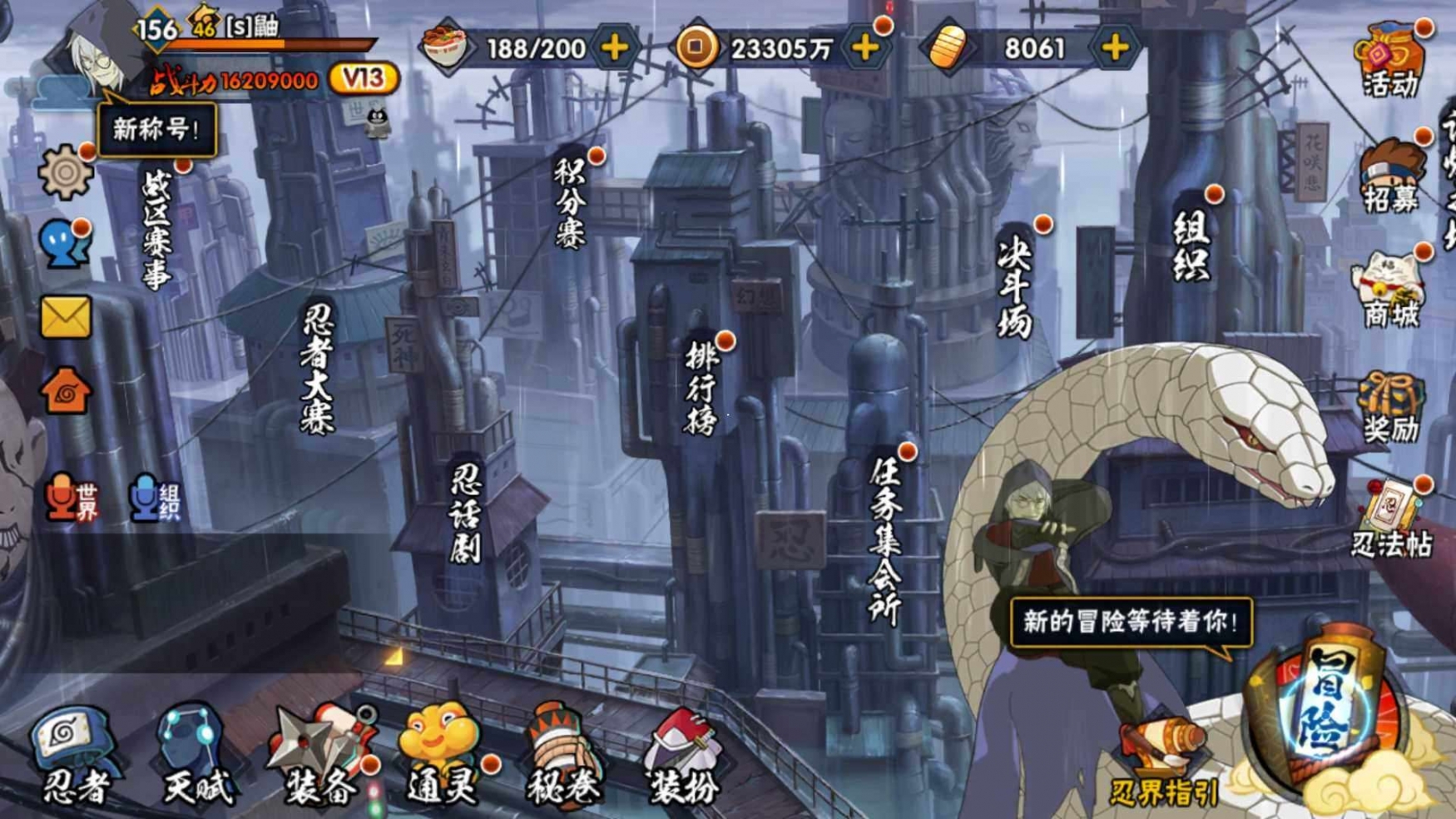Open the 商城 shop
Image resolution: width=1456 pixels, height=819 pixels.
(x=1391, y=291)
